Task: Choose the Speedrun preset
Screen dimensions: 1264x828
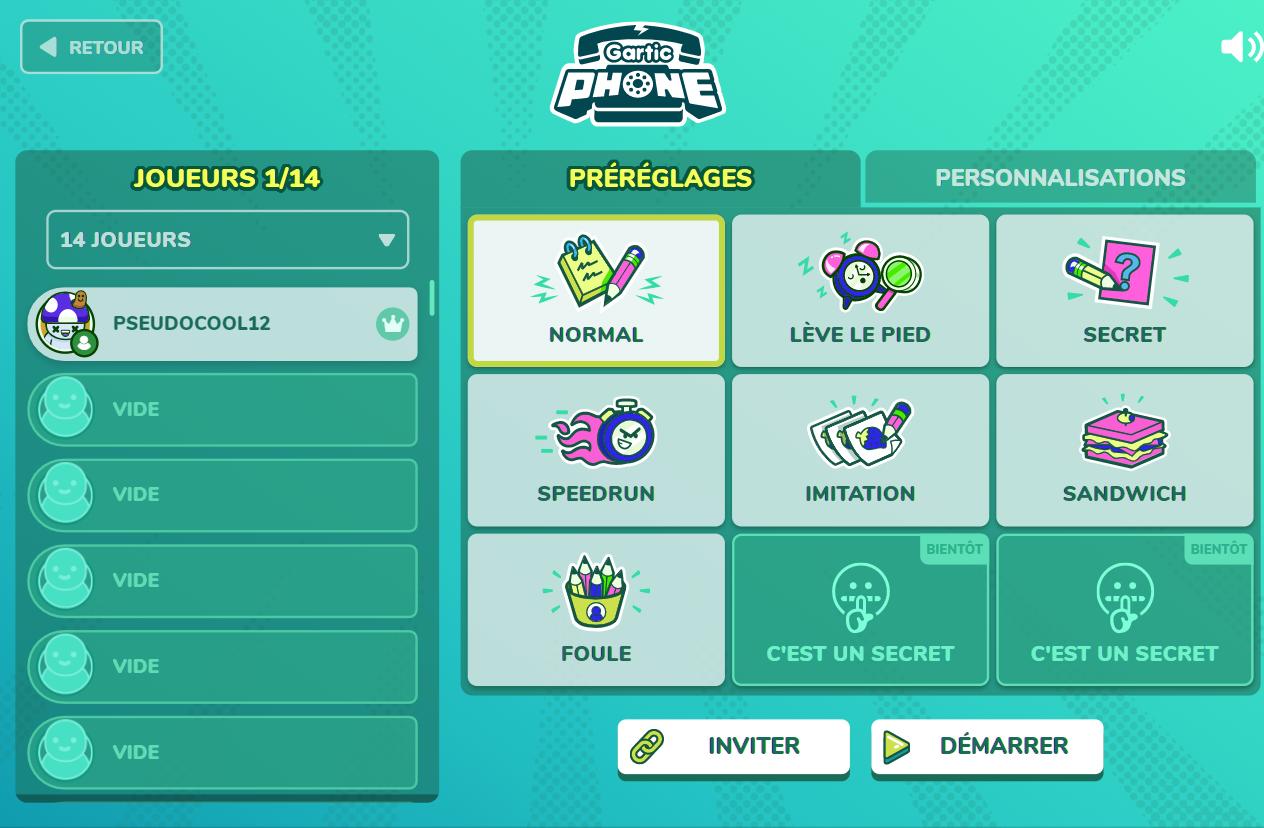Action: 596,450
